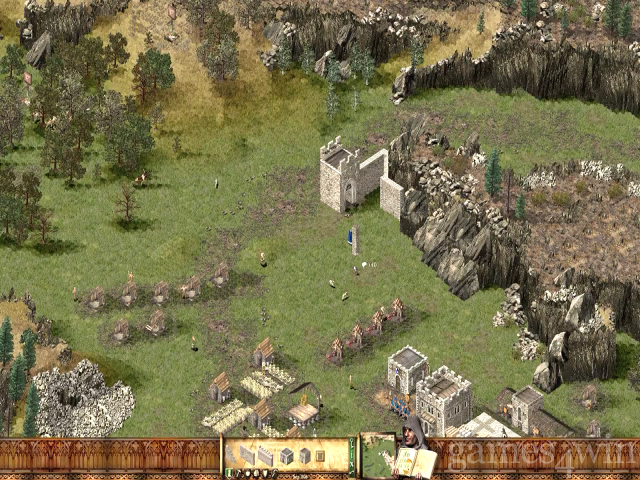
Task: Select the low stone wall building piece
Action: 247,456
